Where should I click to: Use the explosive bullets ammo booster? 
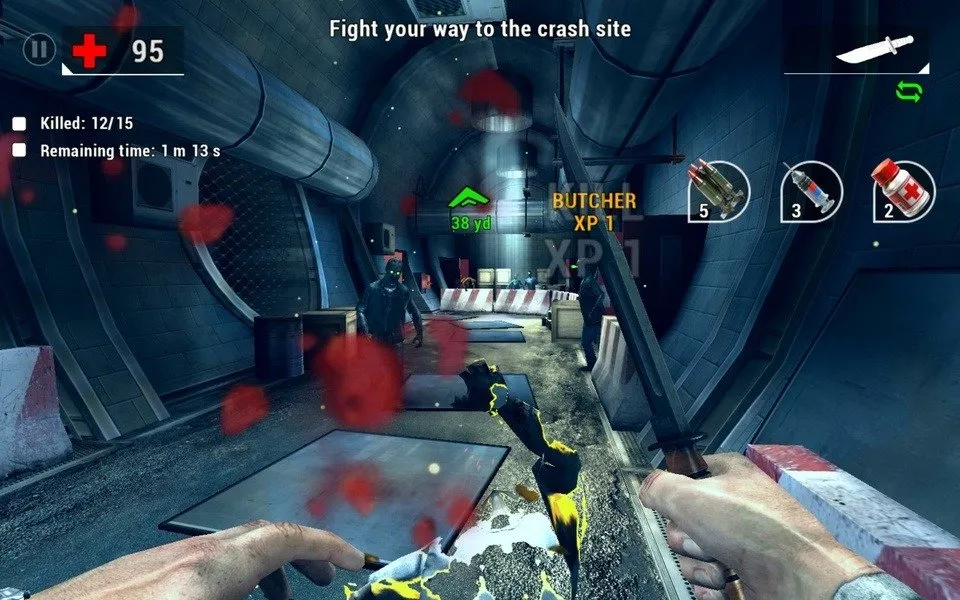click(719, 190)
